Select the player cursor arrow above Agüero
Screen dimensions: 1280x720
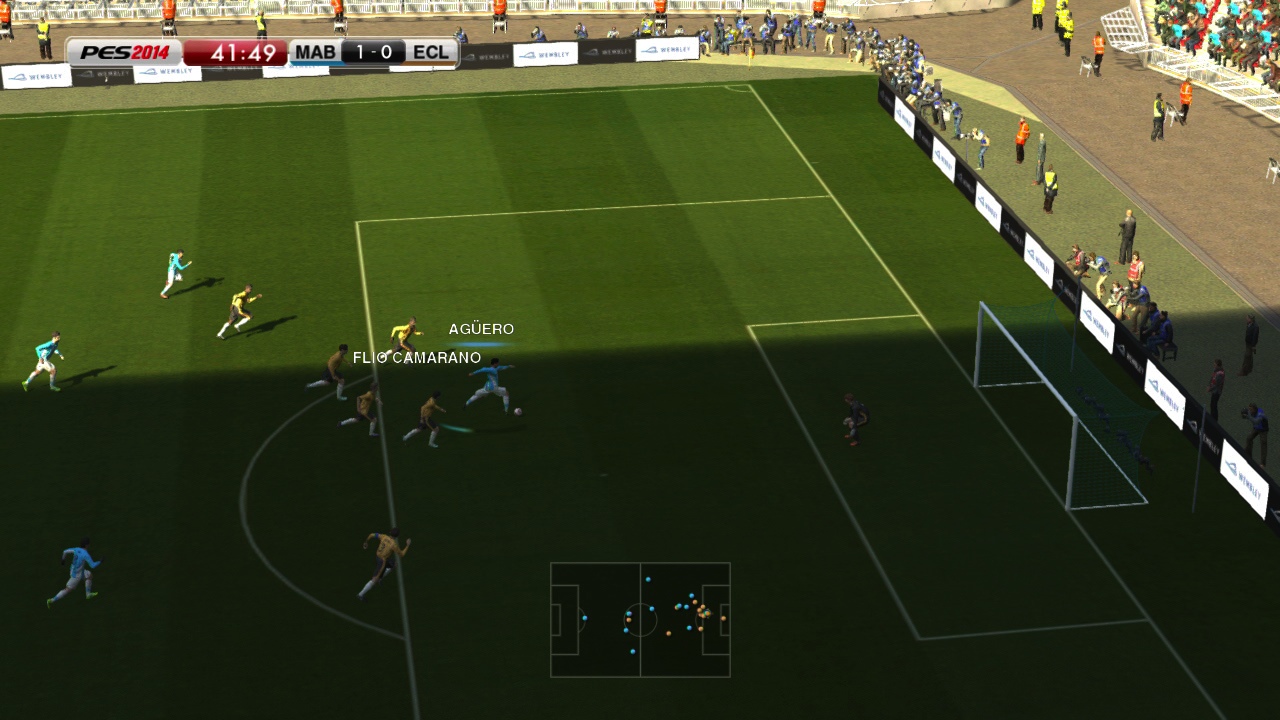[478, 342]
